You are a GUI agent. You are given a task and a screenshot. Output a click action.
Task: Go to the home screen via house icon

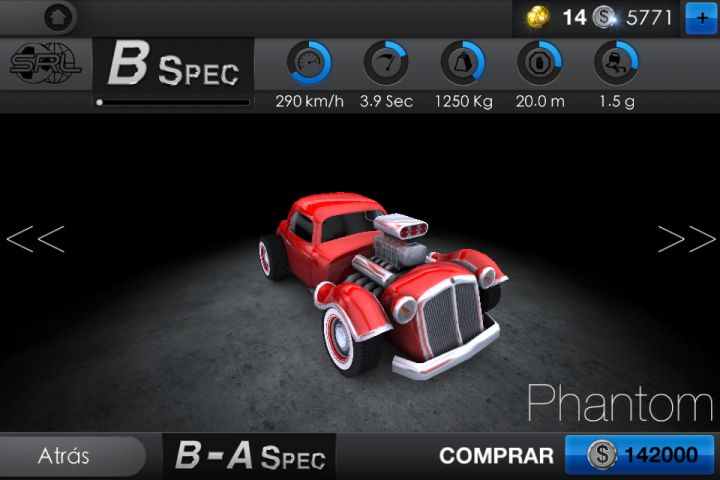pos(59,16)
